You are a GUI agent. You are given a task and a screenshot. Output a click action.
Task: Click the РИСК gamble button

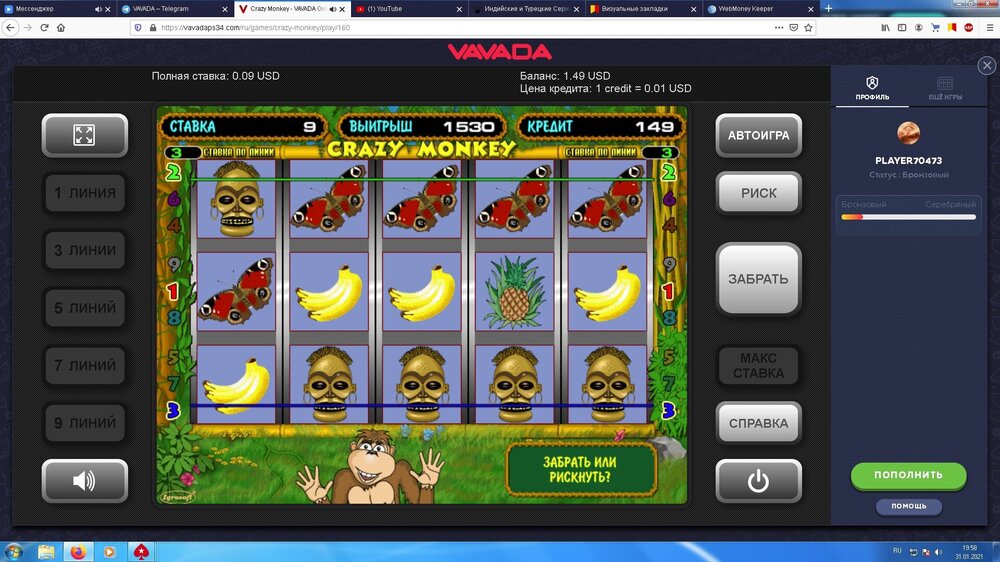click(758, 193)
